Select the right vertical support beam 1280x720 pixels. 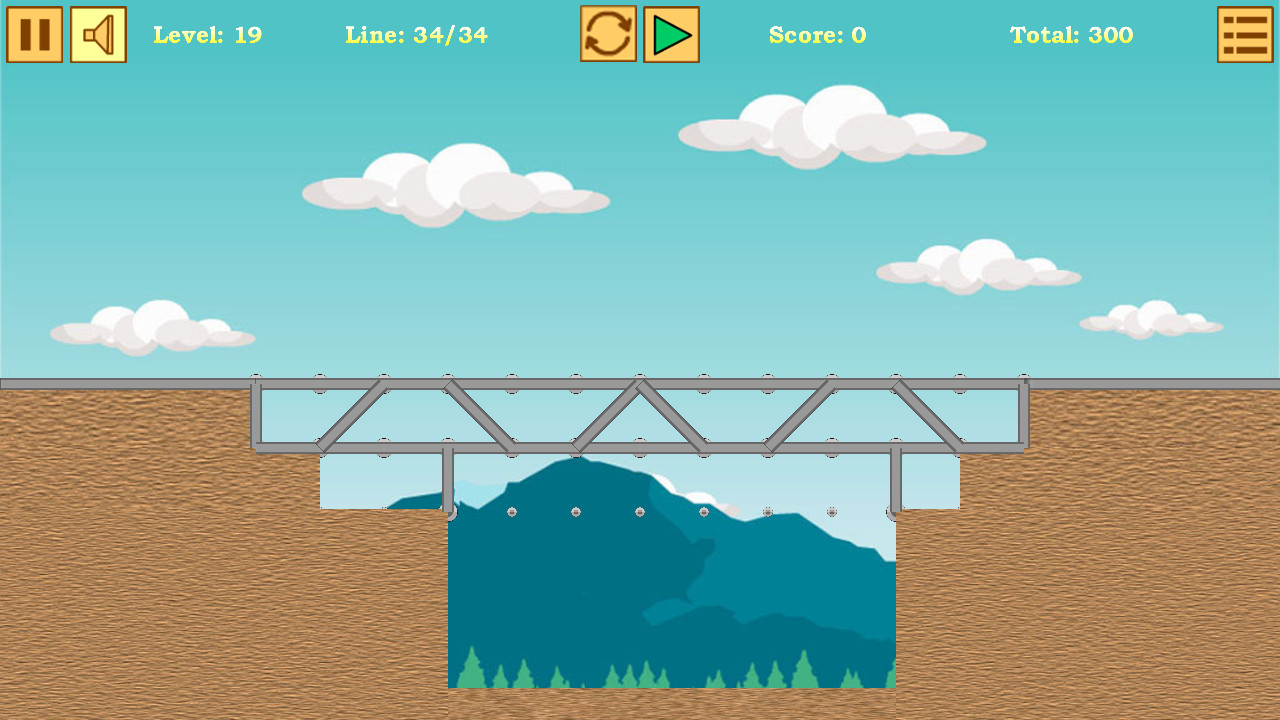(x=896, y=480)
